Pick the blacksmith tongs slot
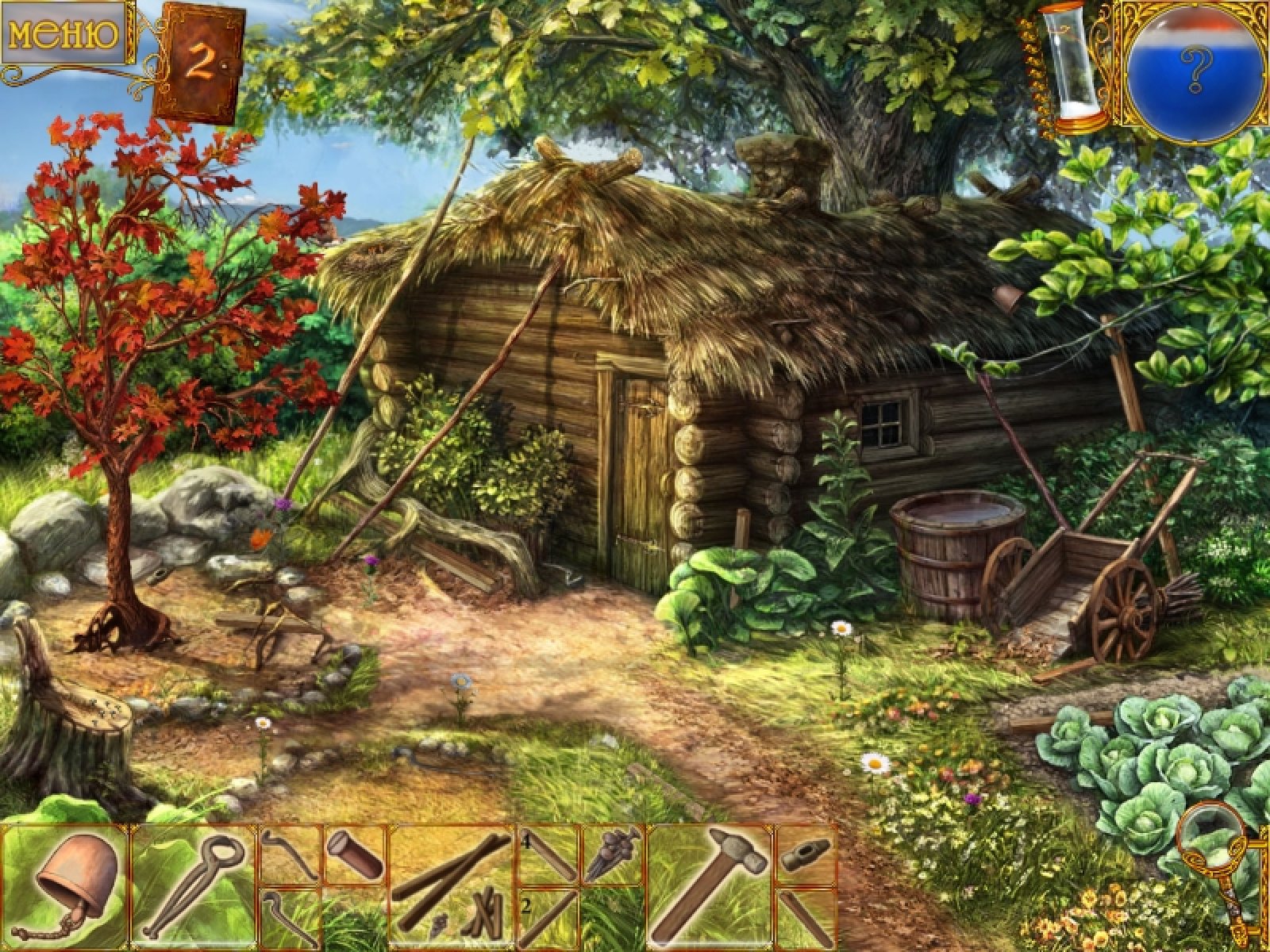This screenshot has width=1270, height=952. pyautogui.click(x=194, y=887)
